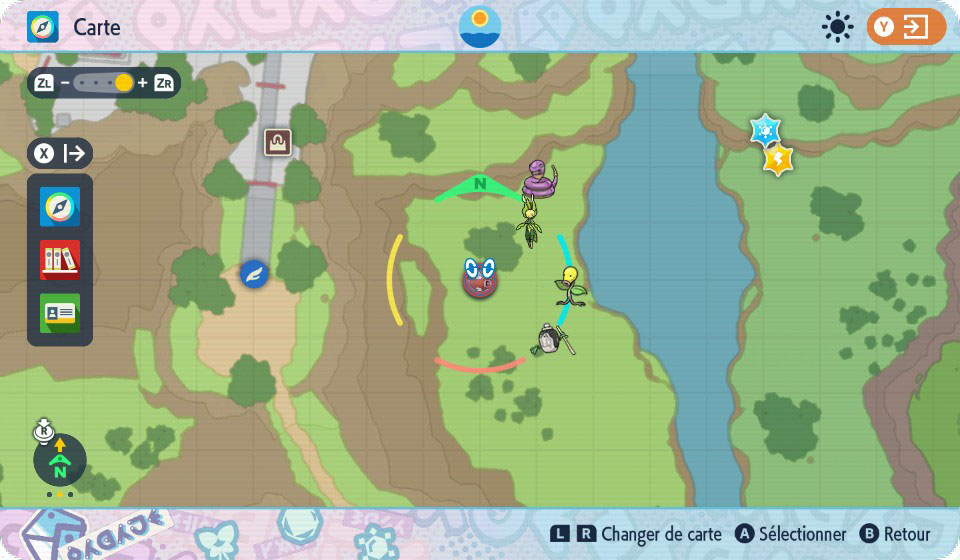Click the player position marker at map center
Screen dimensions: 960x560
tap(480, 277)
